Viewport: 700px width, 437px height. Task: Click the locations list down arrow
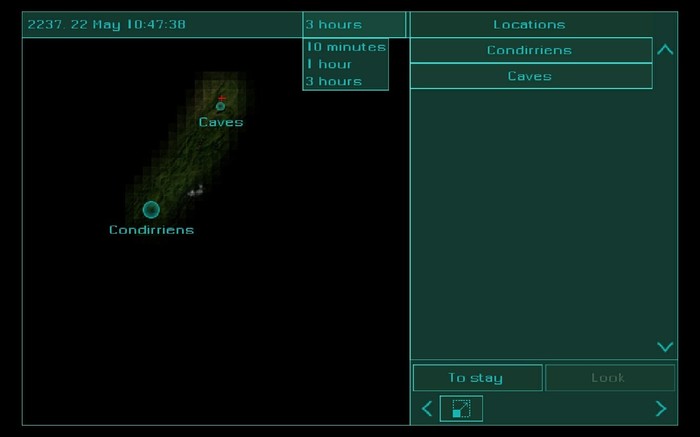pyautogui.click(x=665, y=347)
